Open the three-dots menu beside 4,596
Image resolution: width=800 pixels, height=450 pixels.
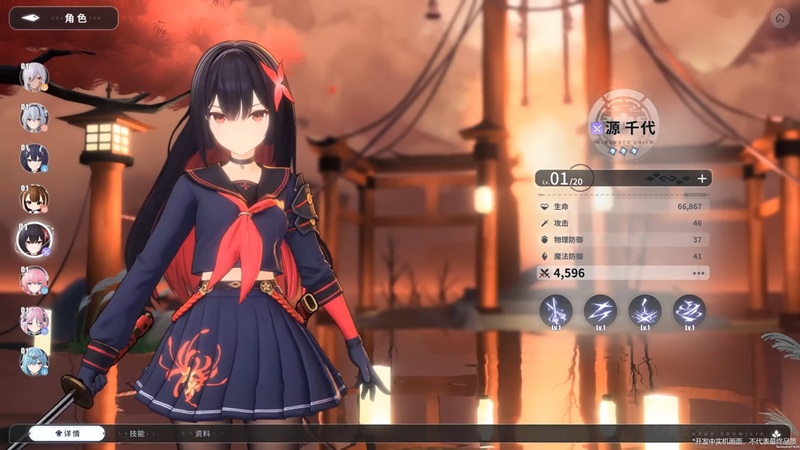click(698, 272)
